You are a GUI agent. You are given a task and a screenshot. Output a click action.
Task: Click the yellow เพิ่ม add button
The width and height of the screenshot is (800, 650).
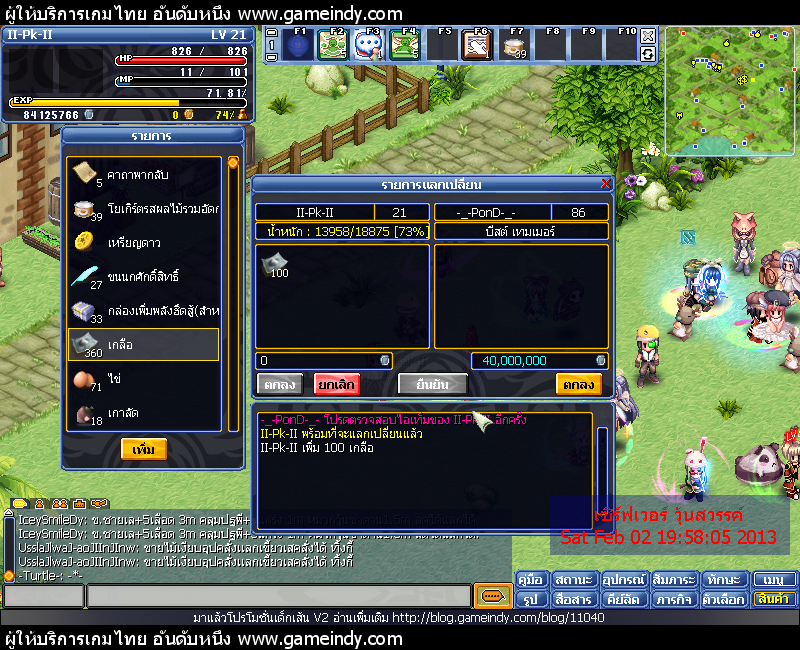click(x=143, y=450)
